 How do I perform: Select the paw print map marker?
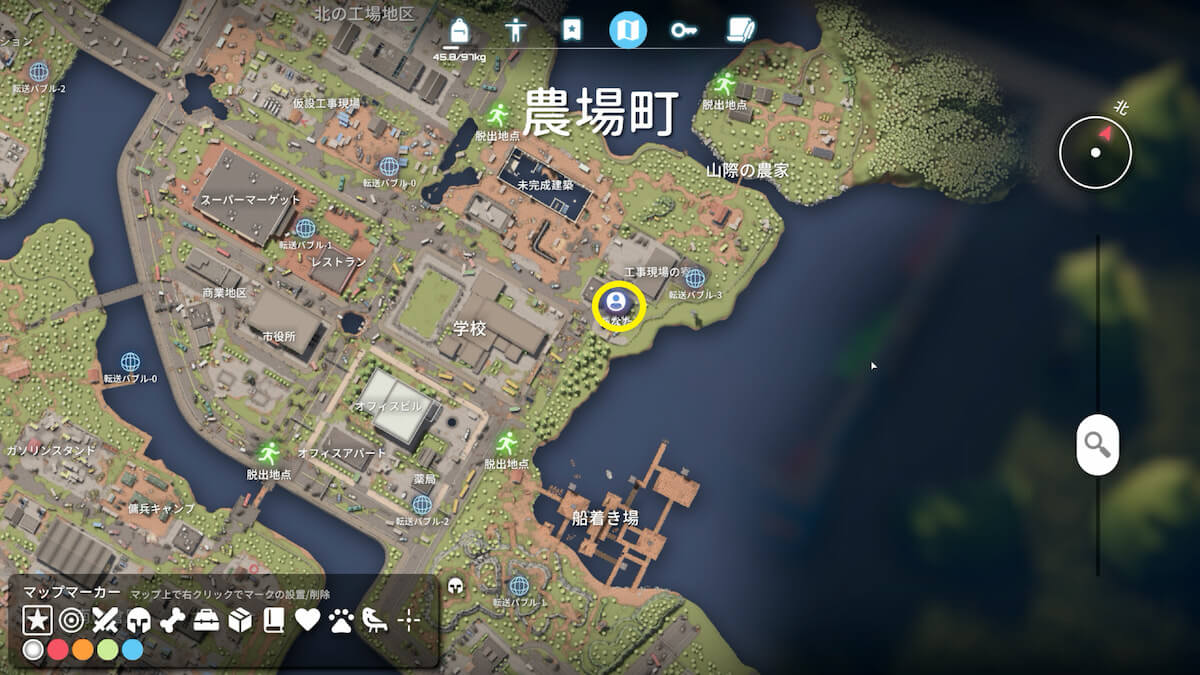(341, 620)
